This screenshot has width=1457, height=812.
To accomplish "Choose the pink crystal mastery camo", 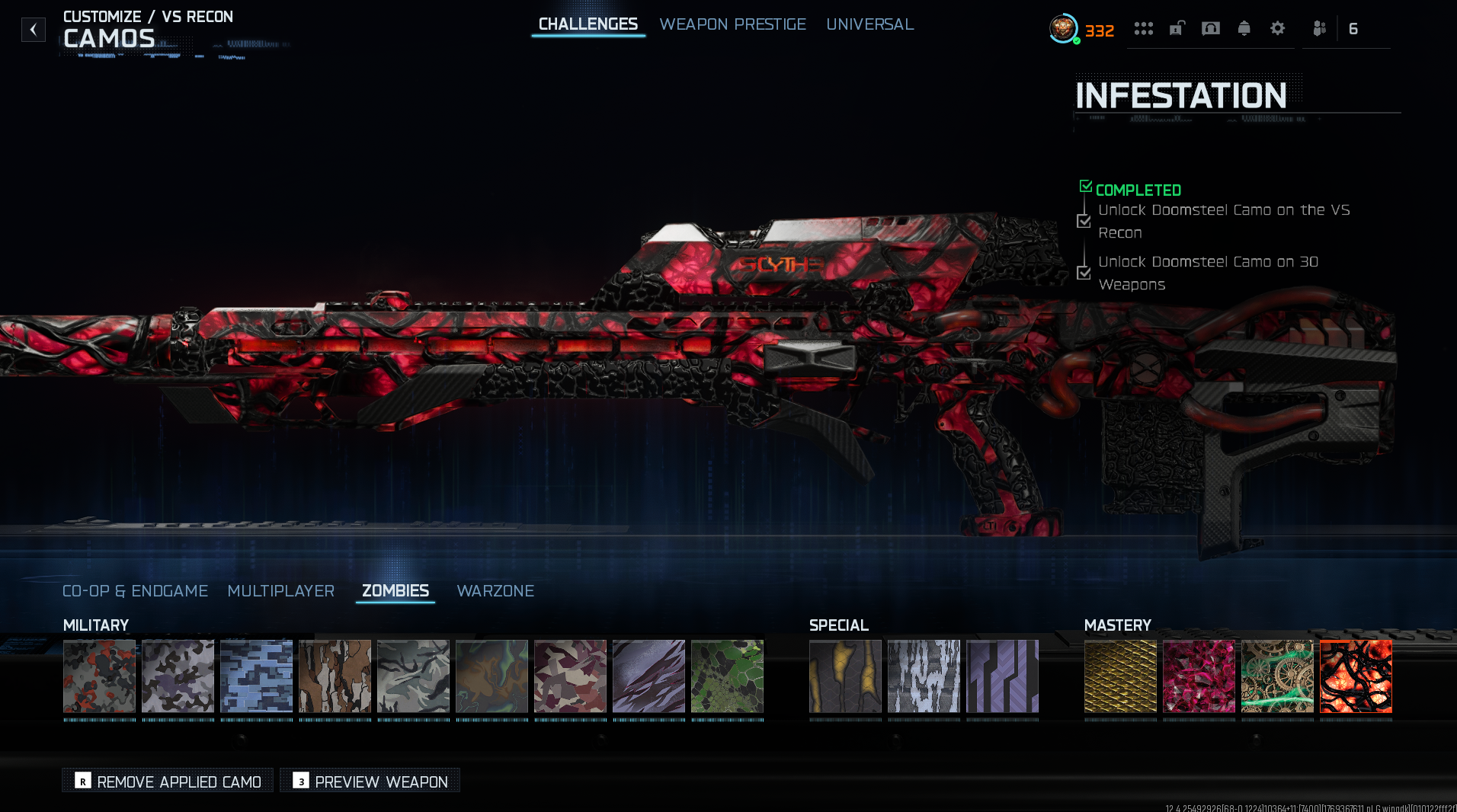I will 1199,676.
